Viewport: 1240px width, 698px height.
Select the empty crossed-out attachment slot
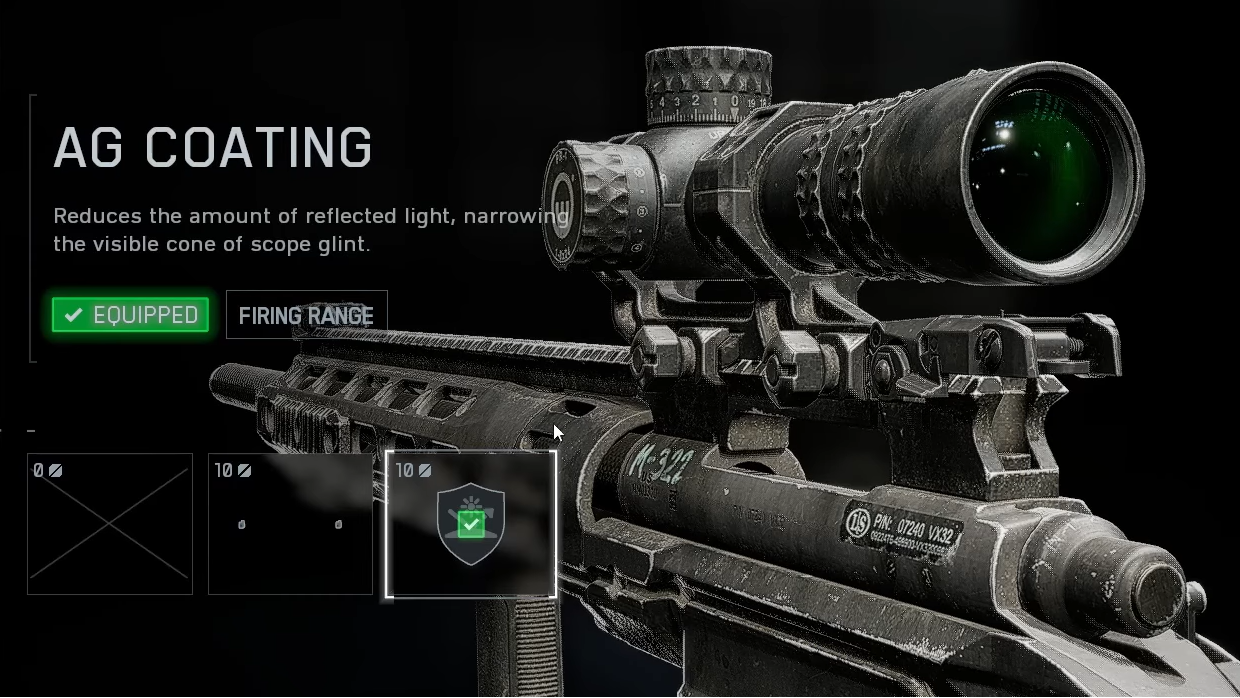pos(110,524)
